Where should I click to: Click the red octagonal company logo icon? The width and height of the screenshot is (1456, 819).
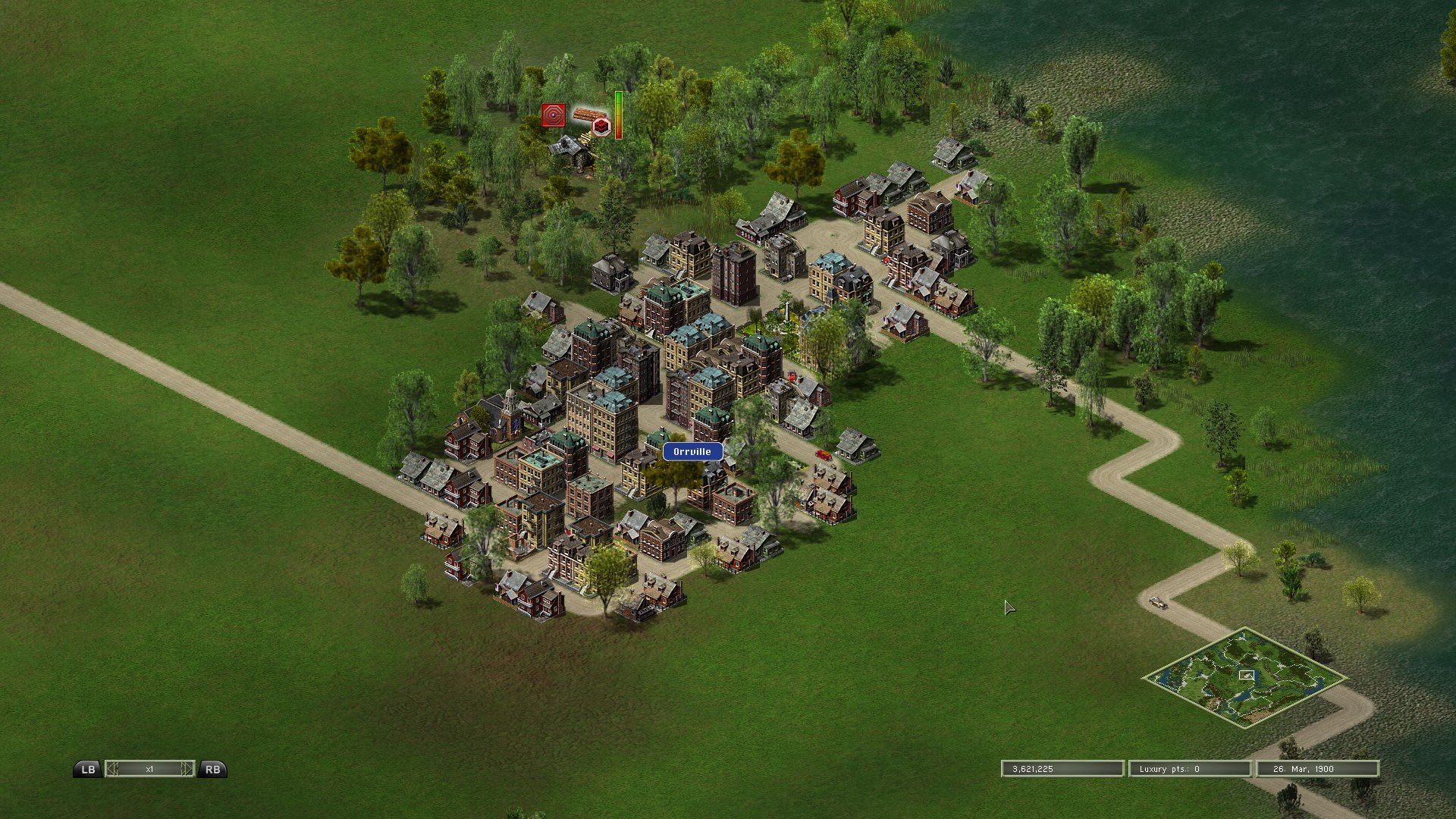(x=554, y=116)
